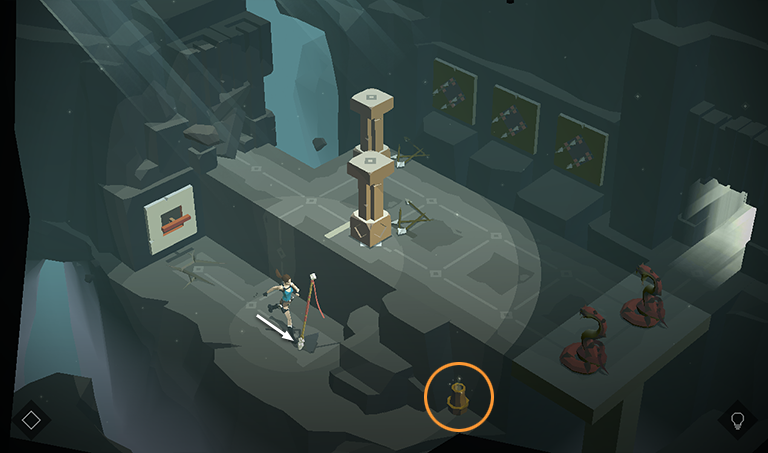Show a hint with the lightbulb icon
The width and height of the screenshot is (768, 453).
point(738,419)
